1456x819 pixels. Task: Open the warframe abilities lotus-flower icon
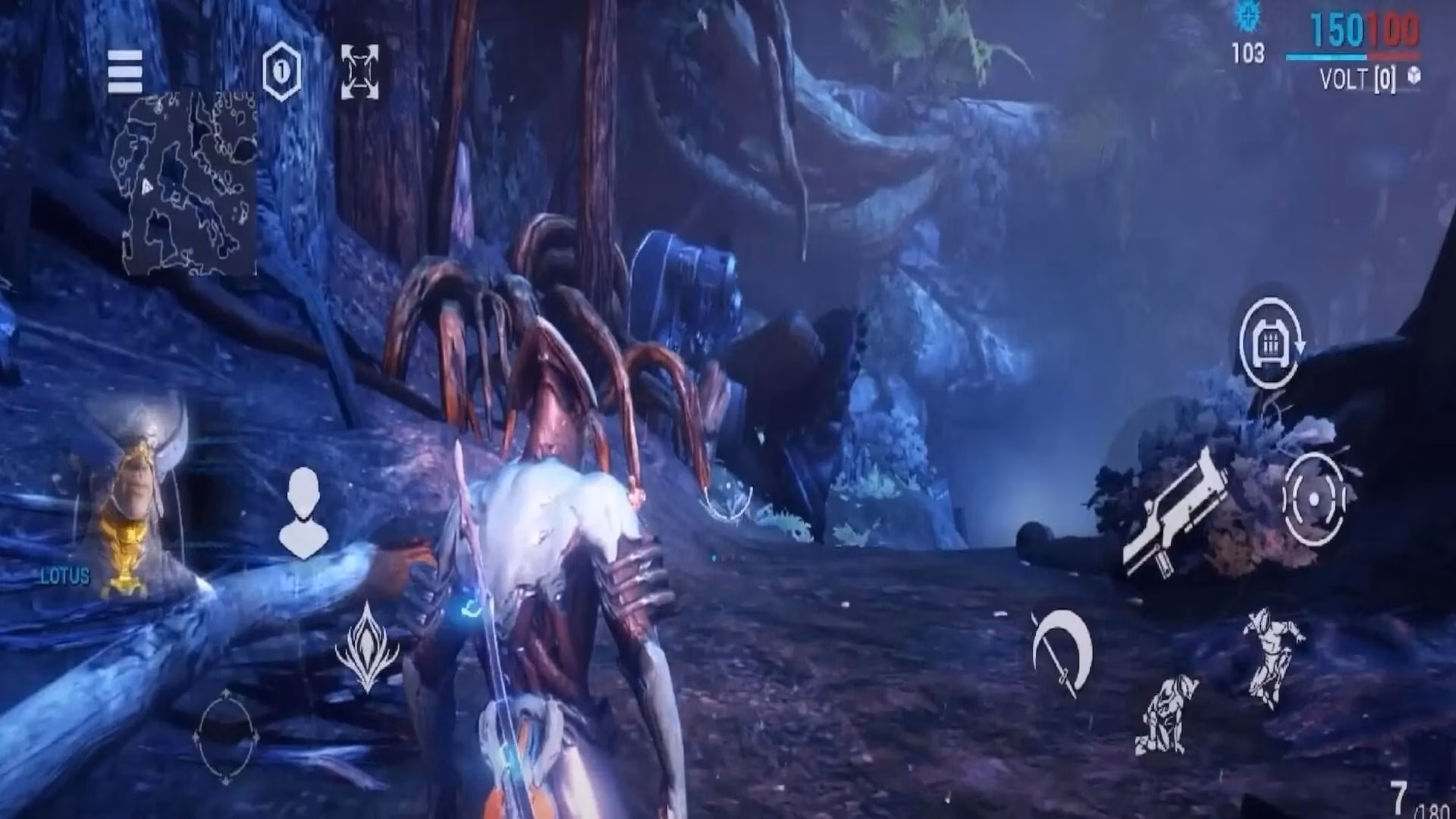coord(367,647)
